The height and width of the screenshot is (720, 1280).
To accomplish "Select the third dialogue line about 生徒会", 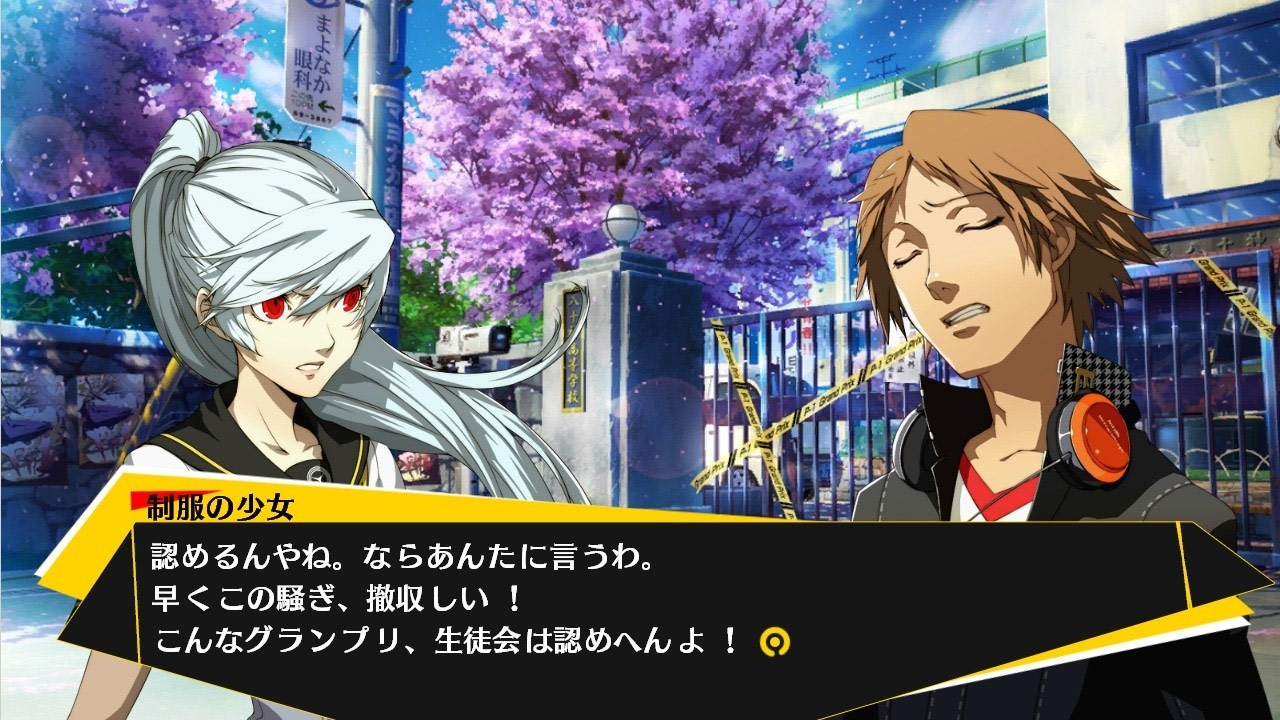I will coord(420,640).
